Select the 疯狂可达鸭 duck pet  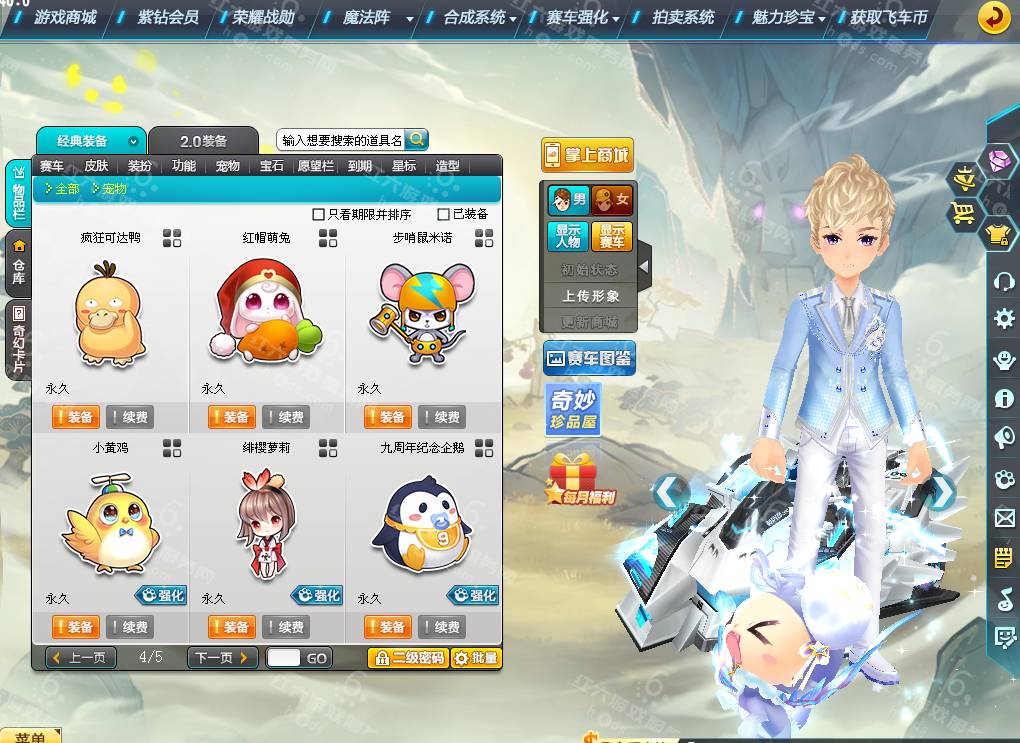[111, 312]
